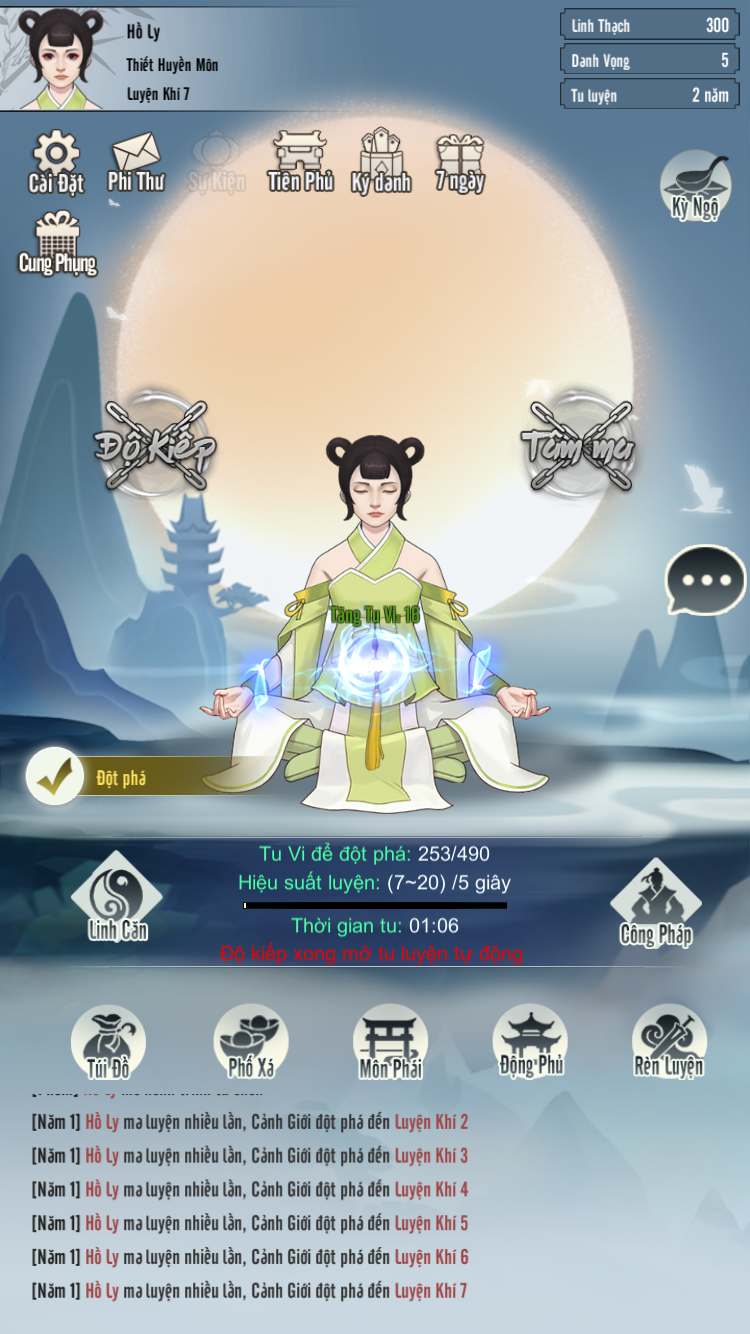Open the Môn Phái sect gate
Viewport: 750px width, 1334px height.
click(x=390, y=1041)
